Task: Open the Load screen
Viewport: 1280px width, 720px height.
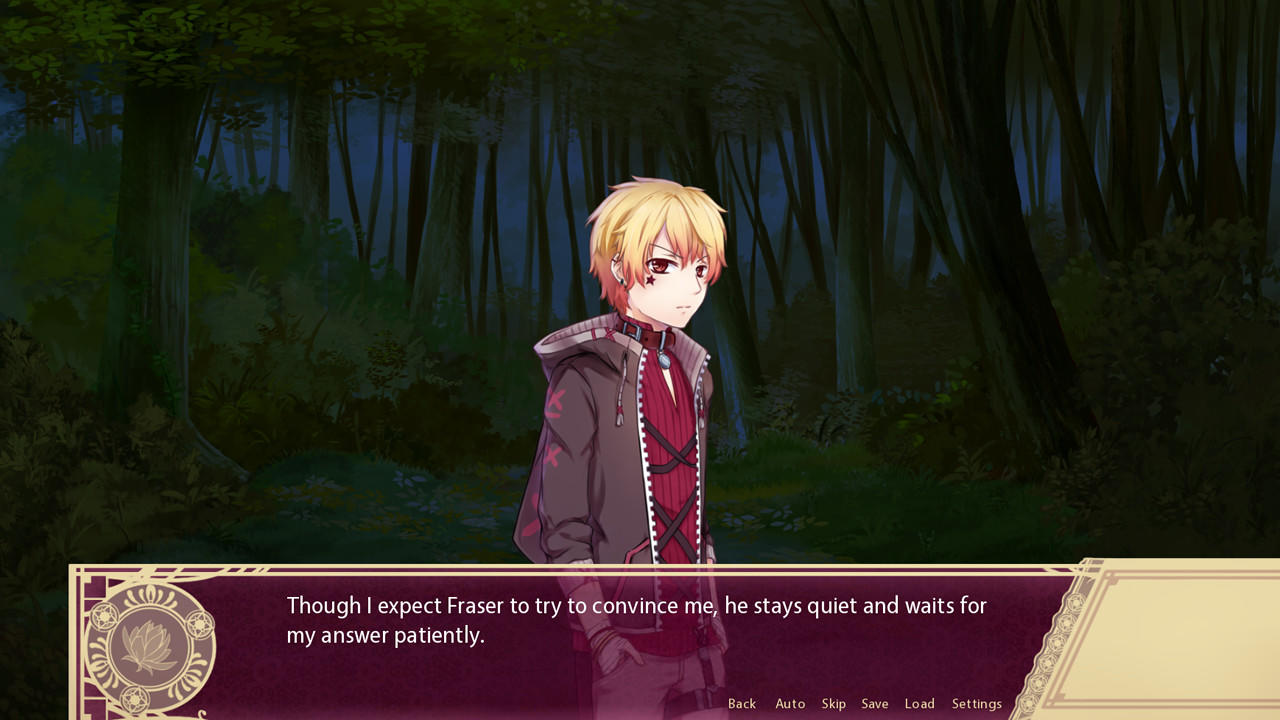Action: [x=918, y=703]
